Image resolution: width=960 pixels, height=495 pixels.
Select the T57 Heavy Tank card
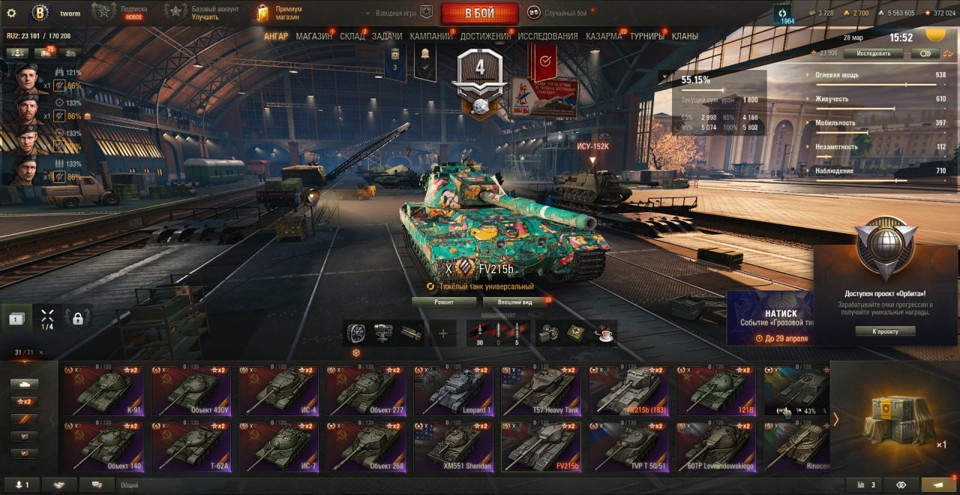pos(540,391)
